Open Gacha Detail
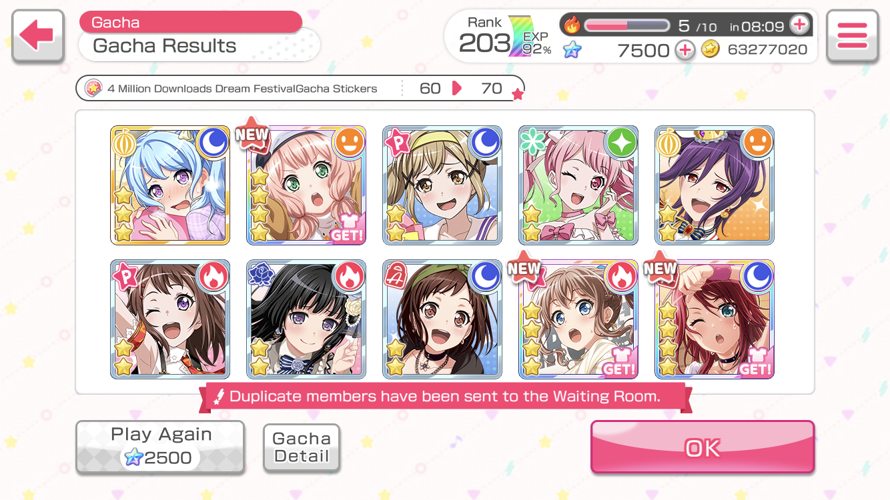 click(x=301, y=447)
